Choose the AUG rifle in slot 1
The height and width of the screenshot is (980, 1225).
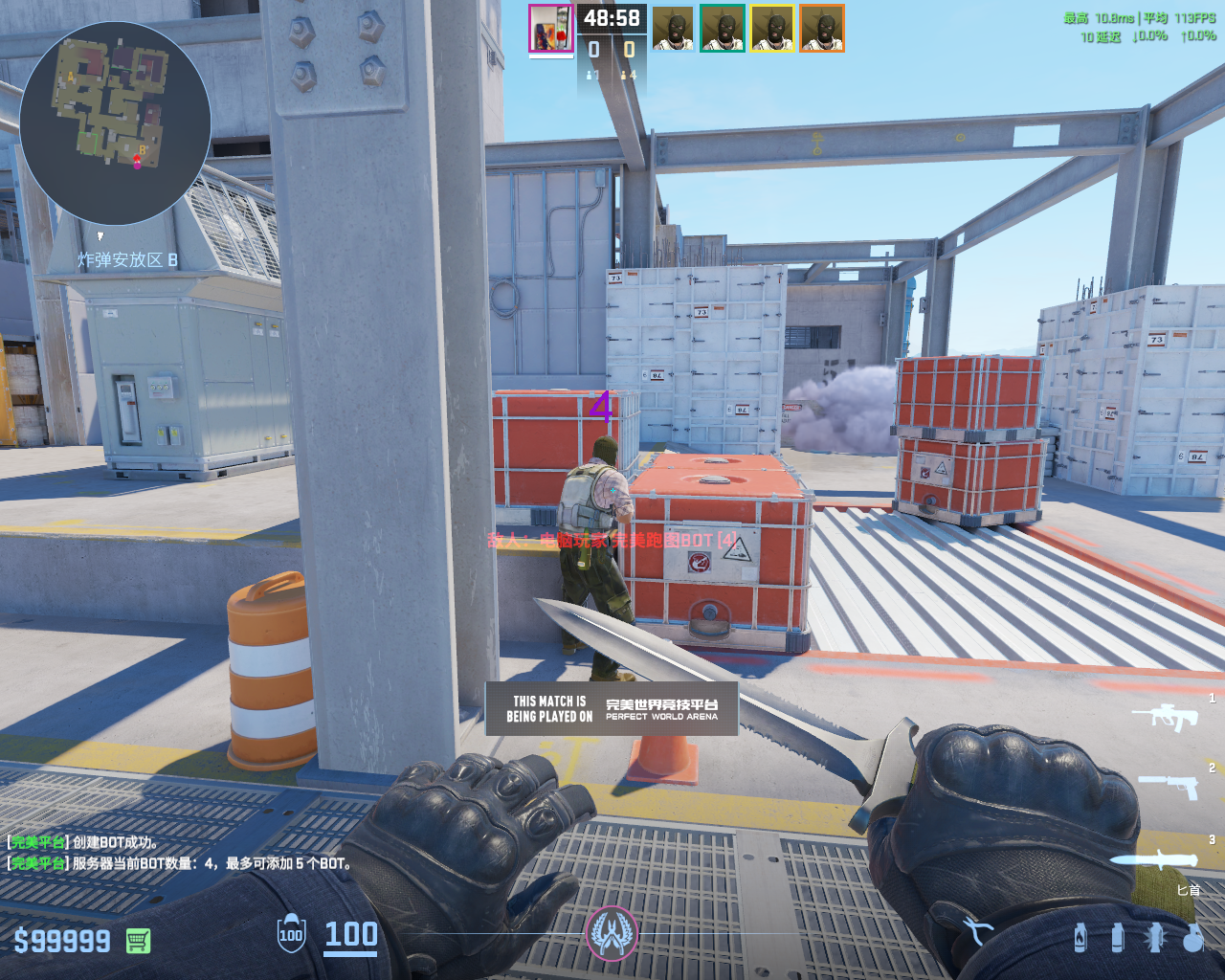coord(1165,715)
